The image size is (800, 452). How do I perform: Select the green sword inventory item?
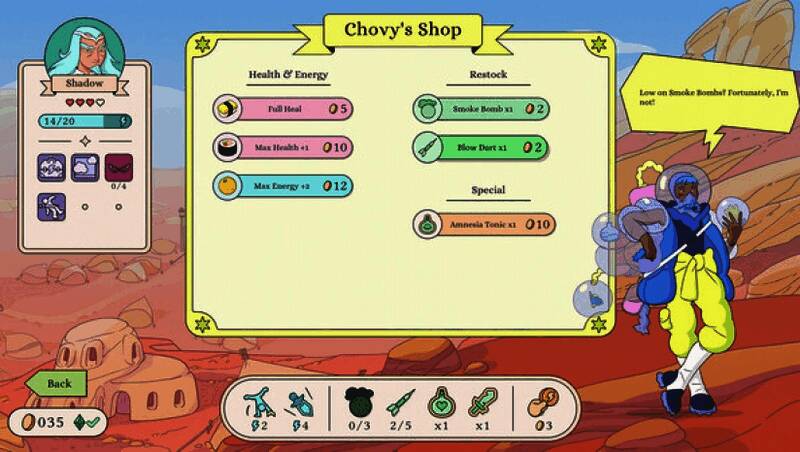point(484,405)
